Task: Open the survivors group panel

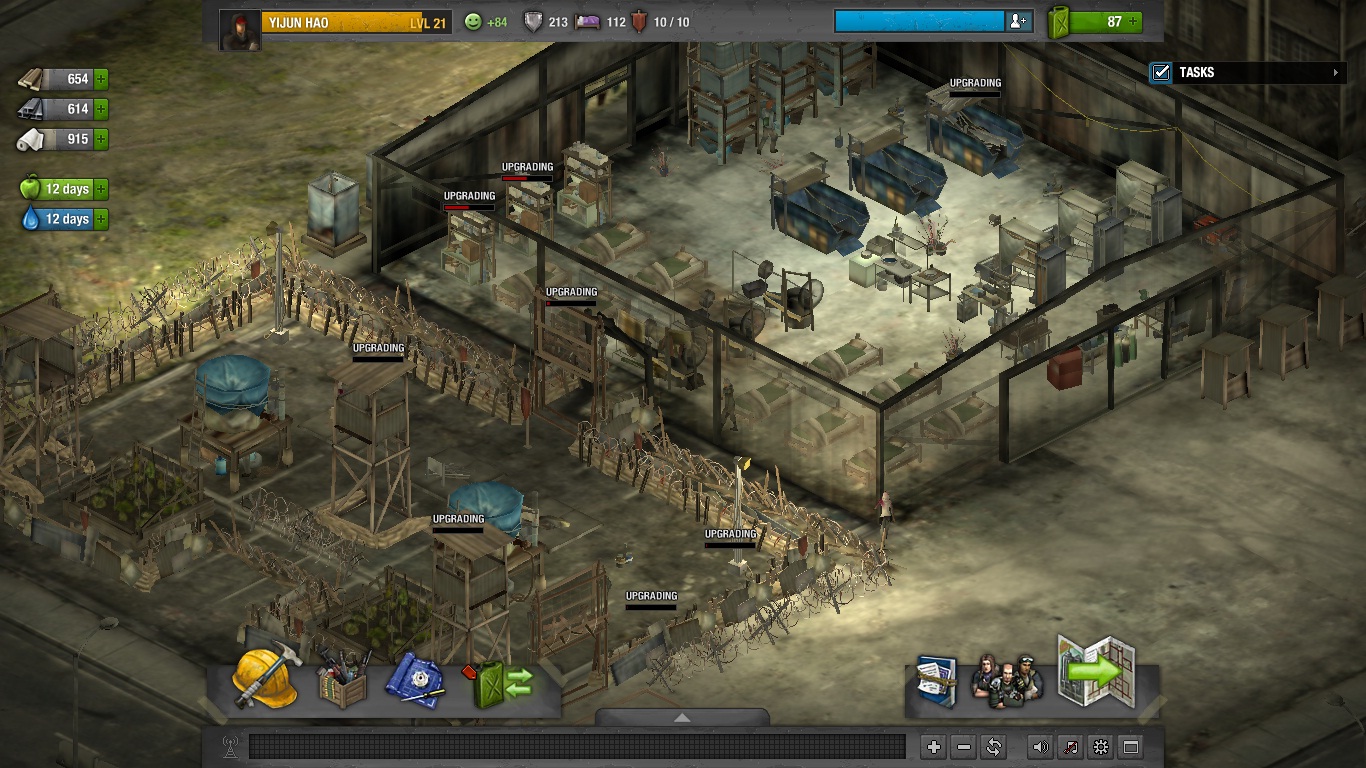Action: point(1007,681)
